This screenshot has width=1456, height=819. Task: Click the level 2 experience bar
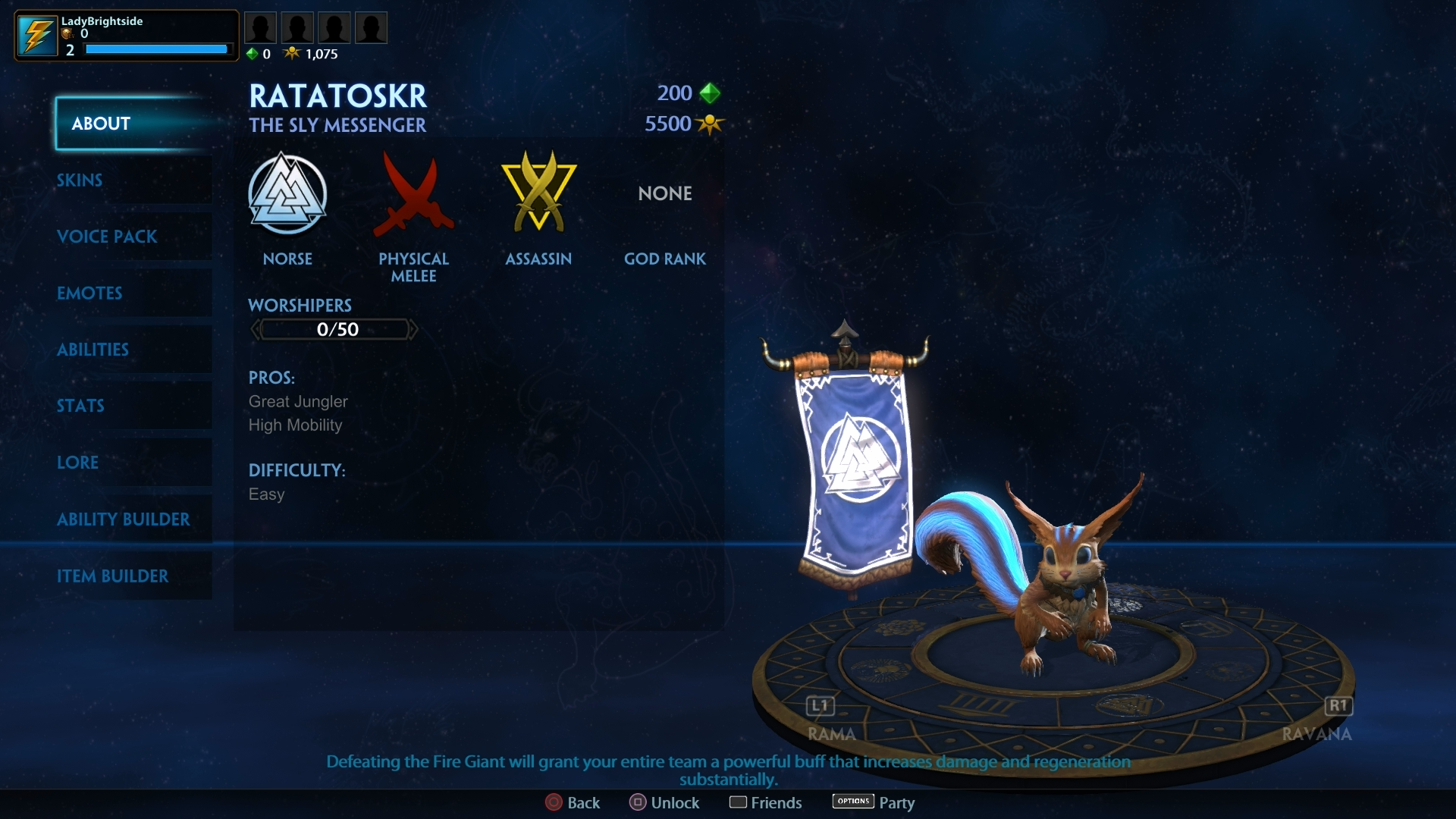(156, 49)
